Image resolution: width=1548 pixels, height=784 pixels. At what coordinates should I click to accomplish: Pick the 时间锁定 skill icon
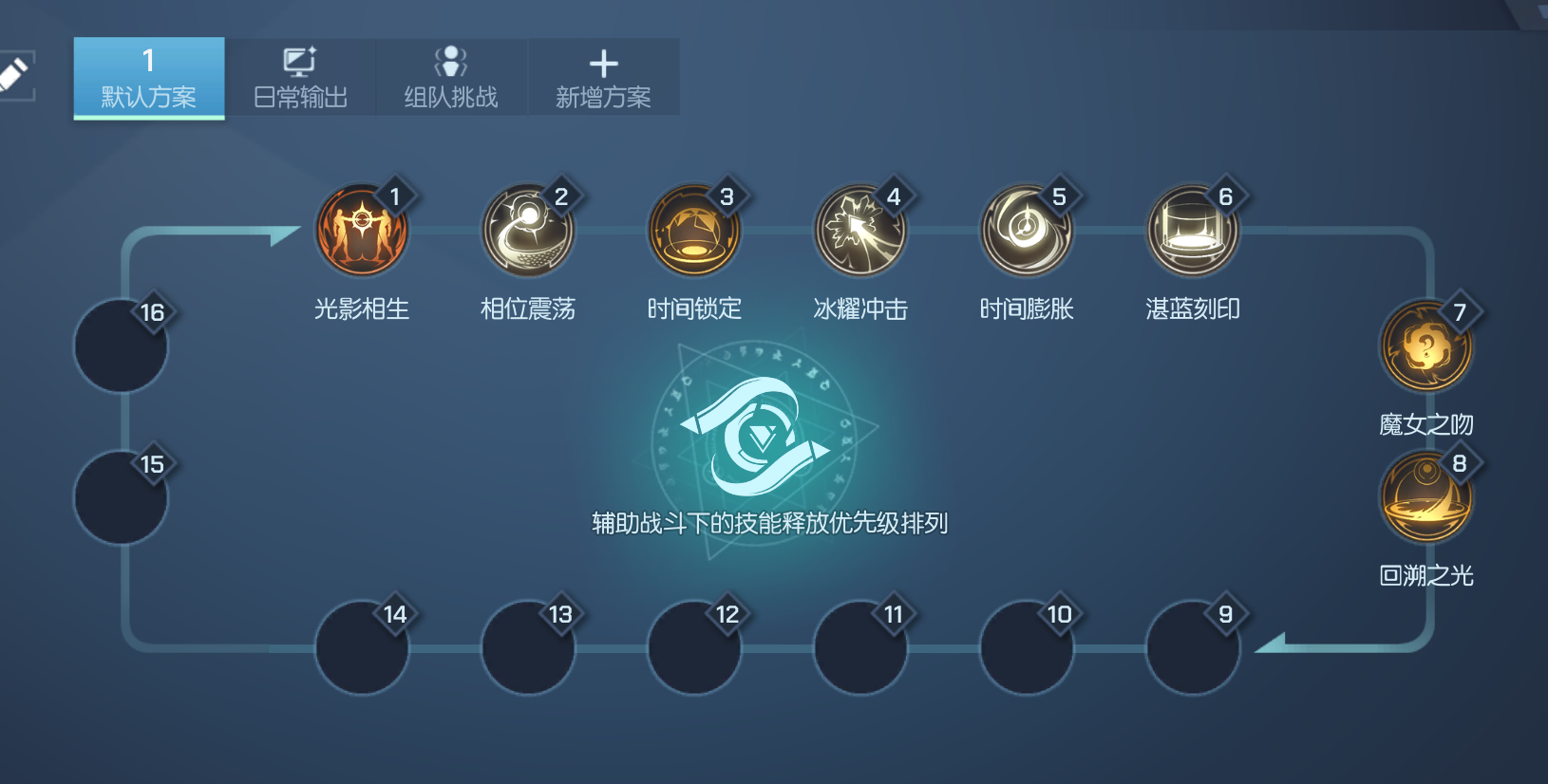point(694,231)
